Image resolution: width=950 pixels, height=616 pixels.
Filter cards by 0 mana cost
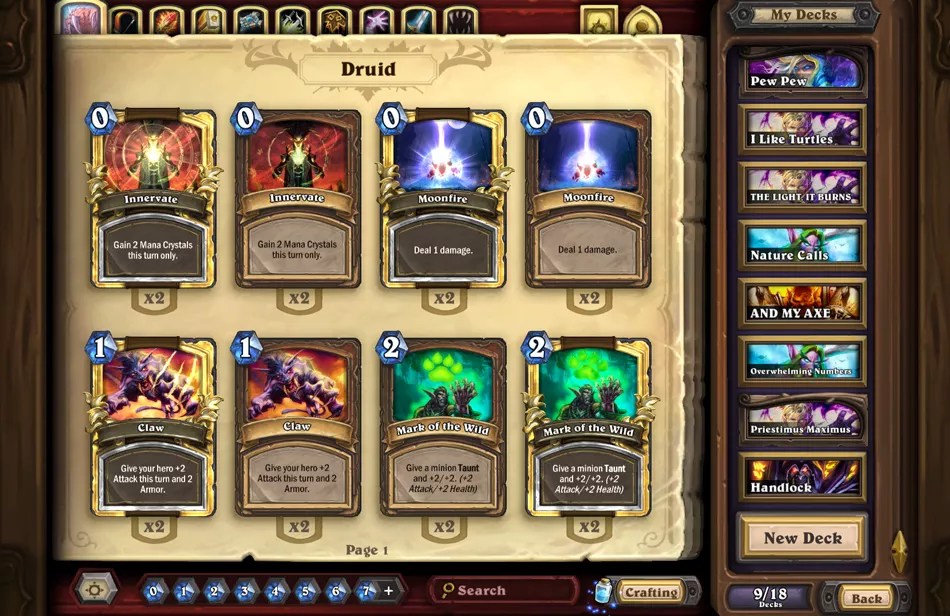point(152,591)
